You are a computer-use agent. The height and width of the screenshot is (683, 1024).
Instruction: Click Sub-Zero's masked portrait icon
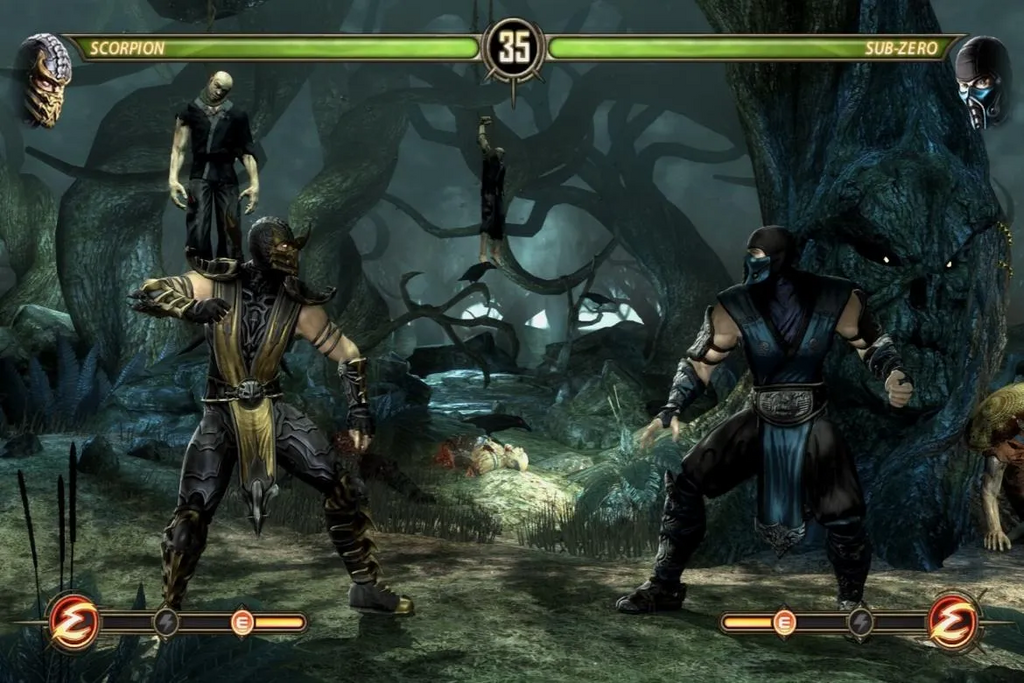pyautogui.click(x=981, y=82)
